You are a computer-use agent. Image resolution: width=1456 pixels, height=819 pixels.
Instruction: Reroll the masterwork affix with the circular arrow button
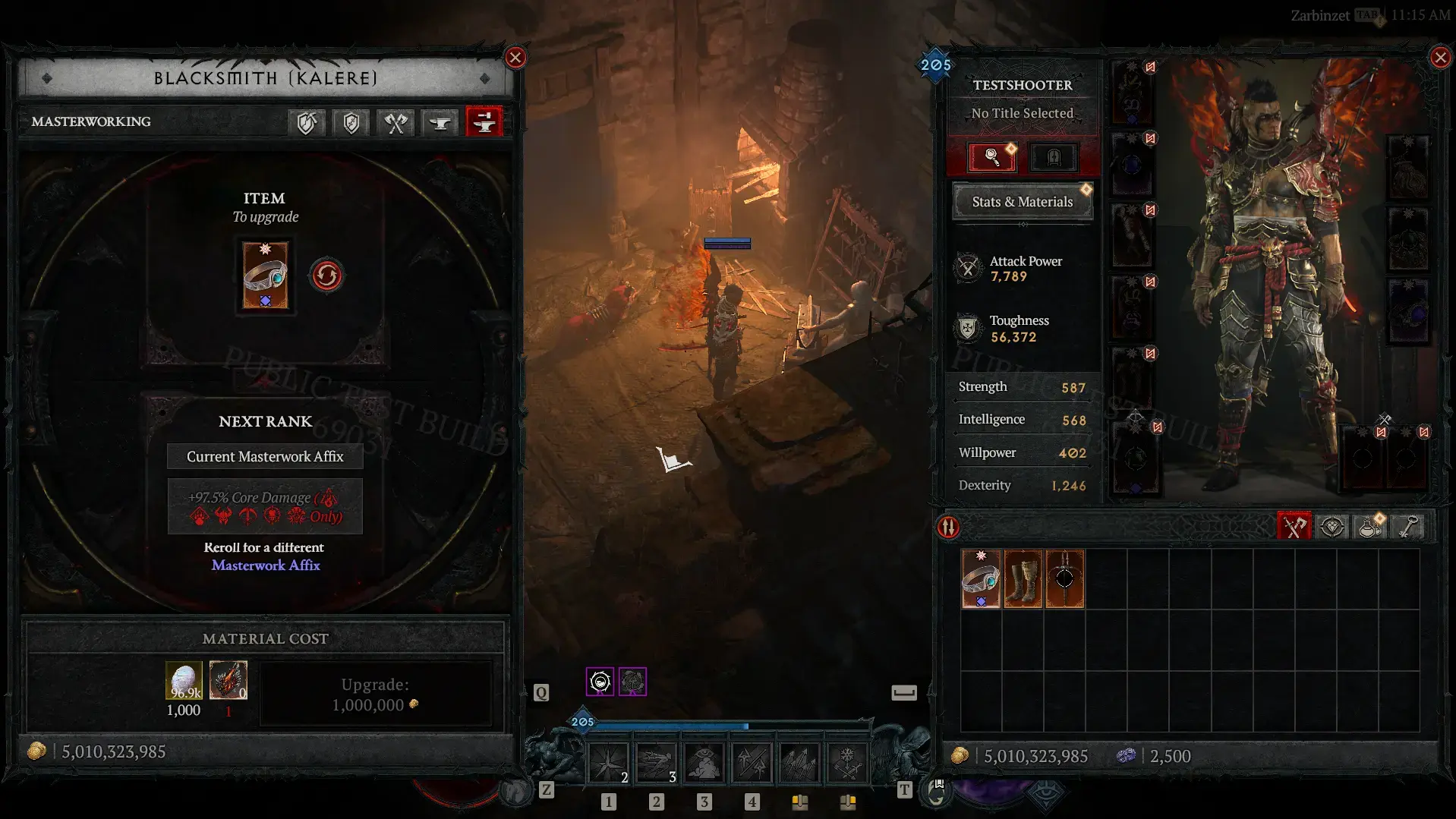326,276
